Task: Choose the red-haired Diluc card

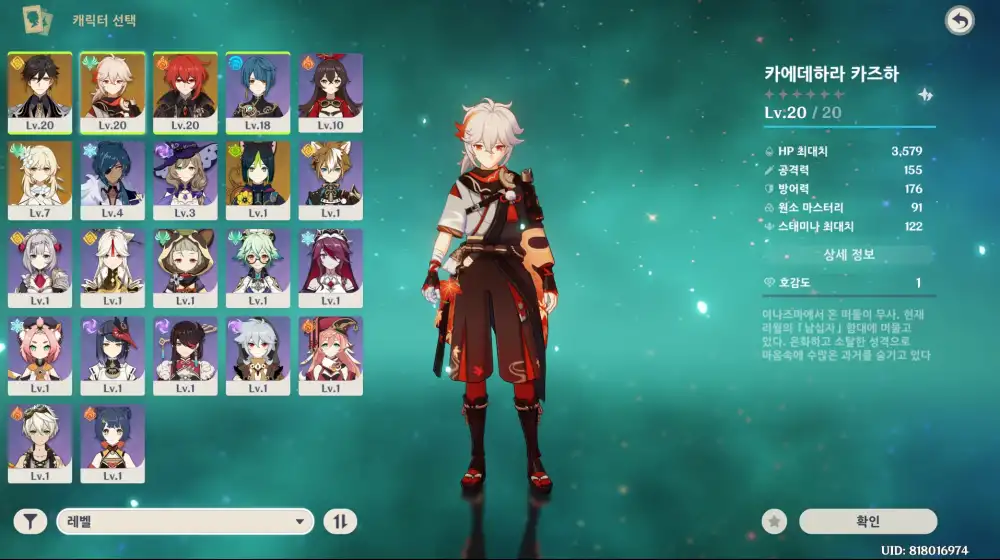Action: click(185, 92)
